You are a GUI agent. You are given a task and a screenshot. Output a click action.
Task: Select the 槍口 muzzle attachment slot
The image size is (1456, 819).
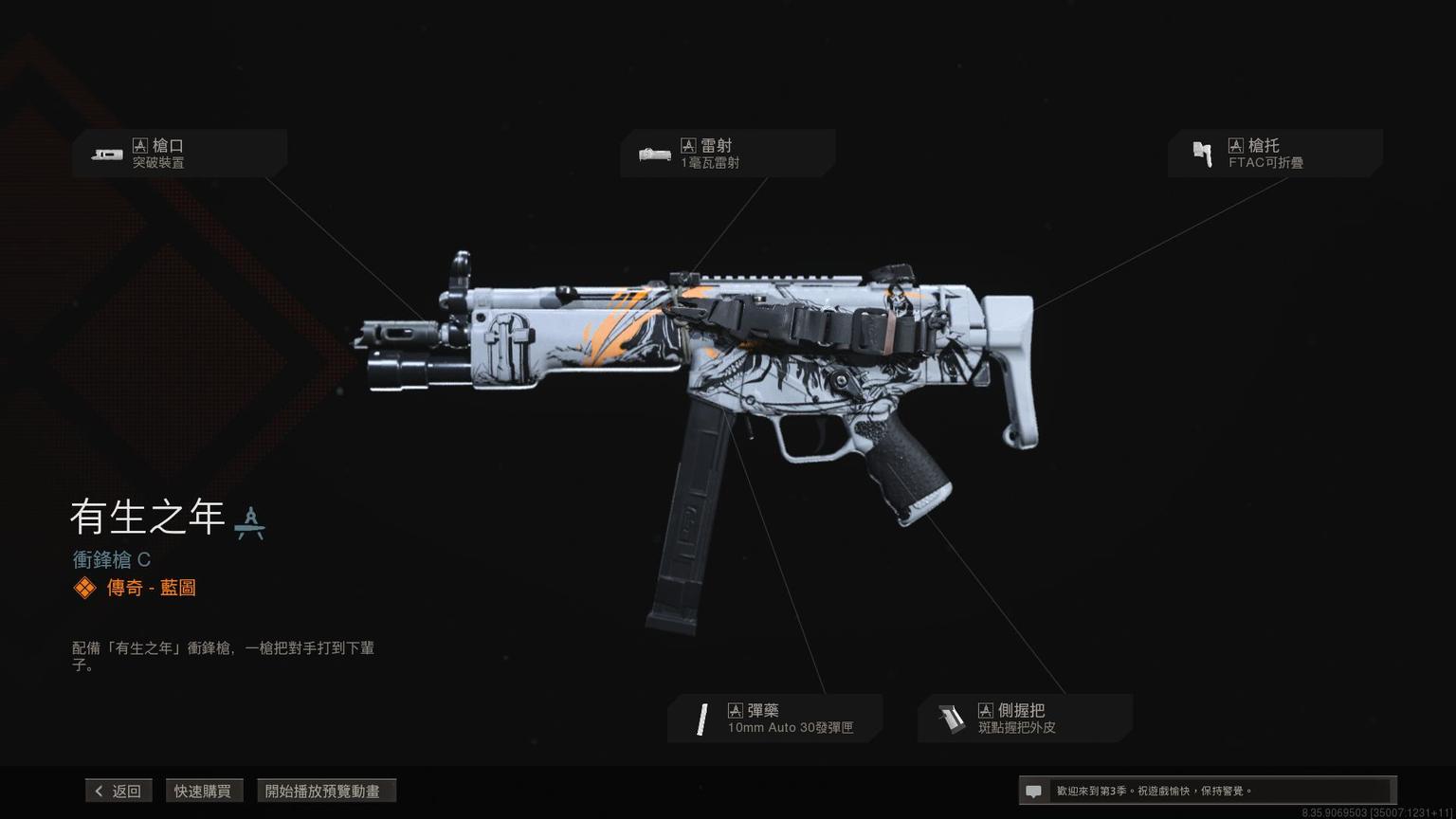[x=179, y=154]
